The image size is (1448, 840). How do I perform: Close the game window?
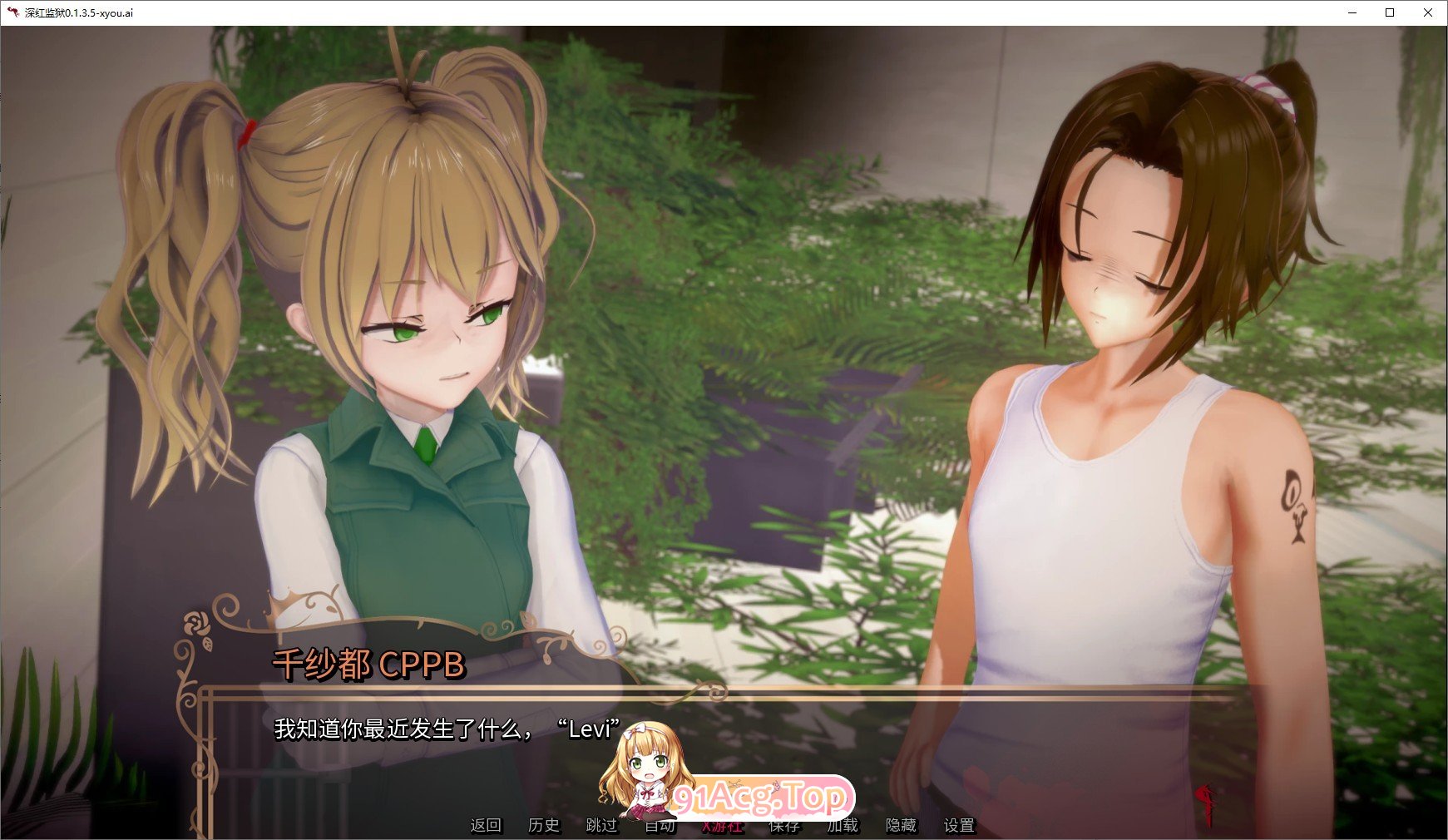1428,12
